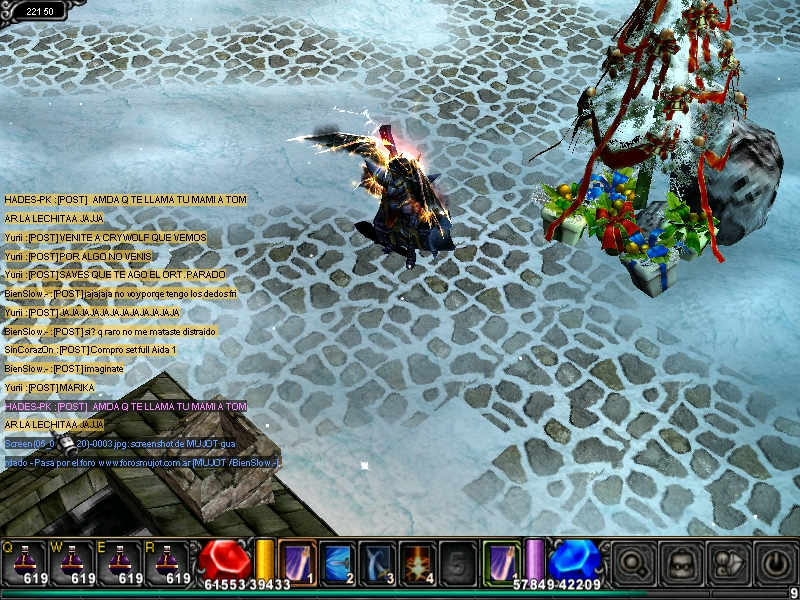Viewport: 800px width, 600px height.
Task: Select the empty skill slot 5
Action: click(457, 561)
